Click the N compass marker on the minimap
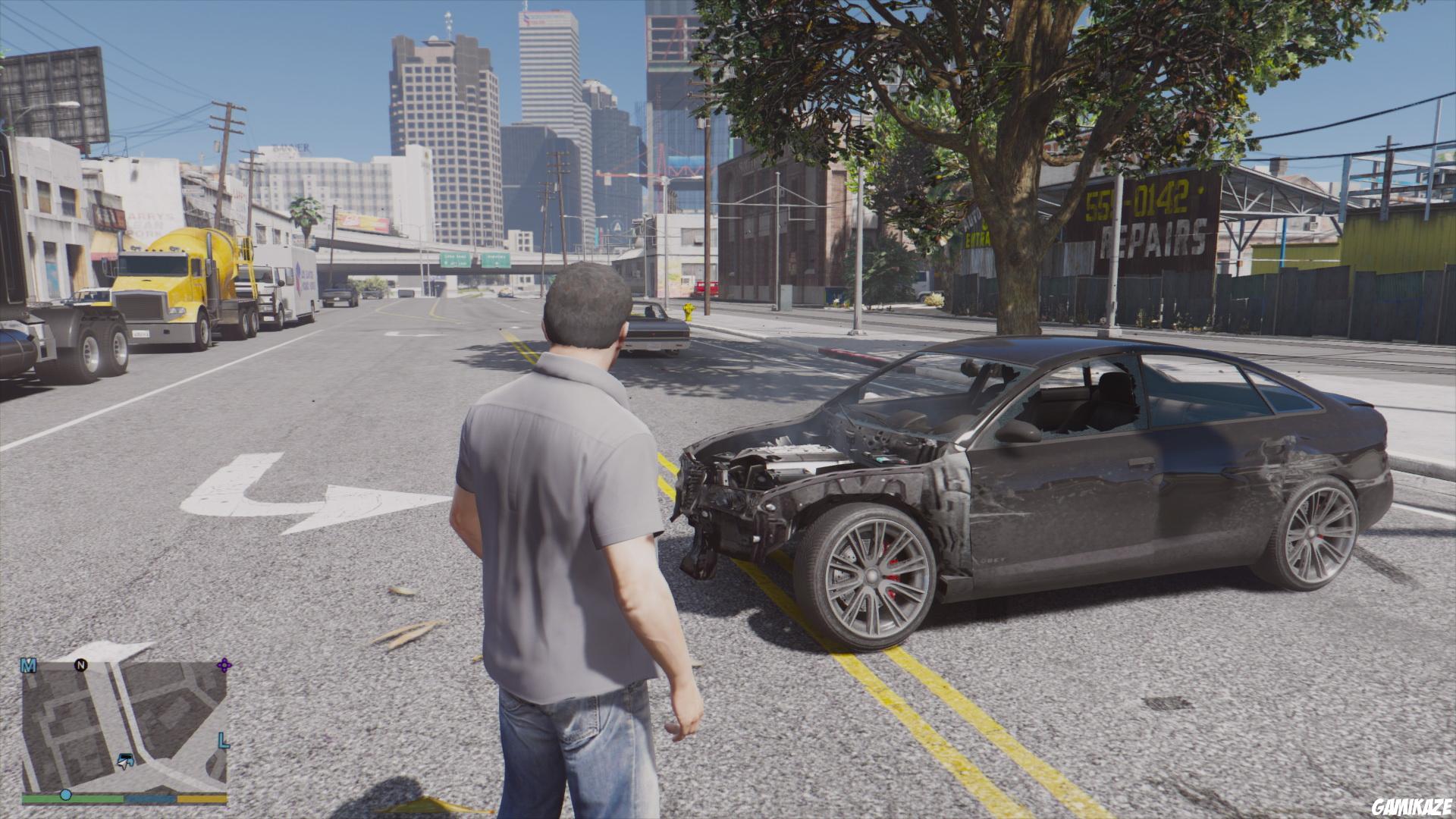 pos(81,665)
